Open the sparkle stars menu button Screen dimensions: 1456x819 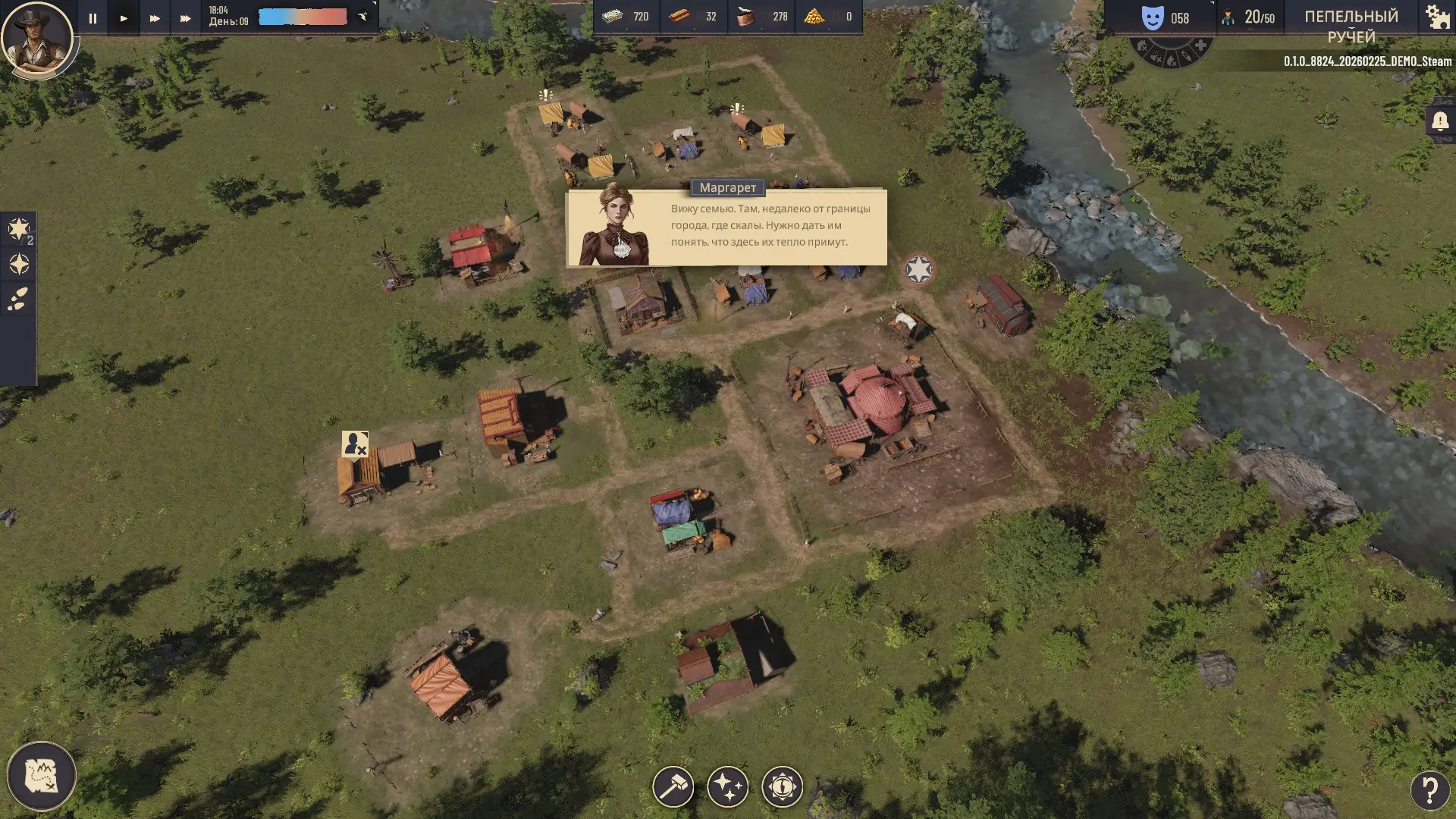pos(727,786)
